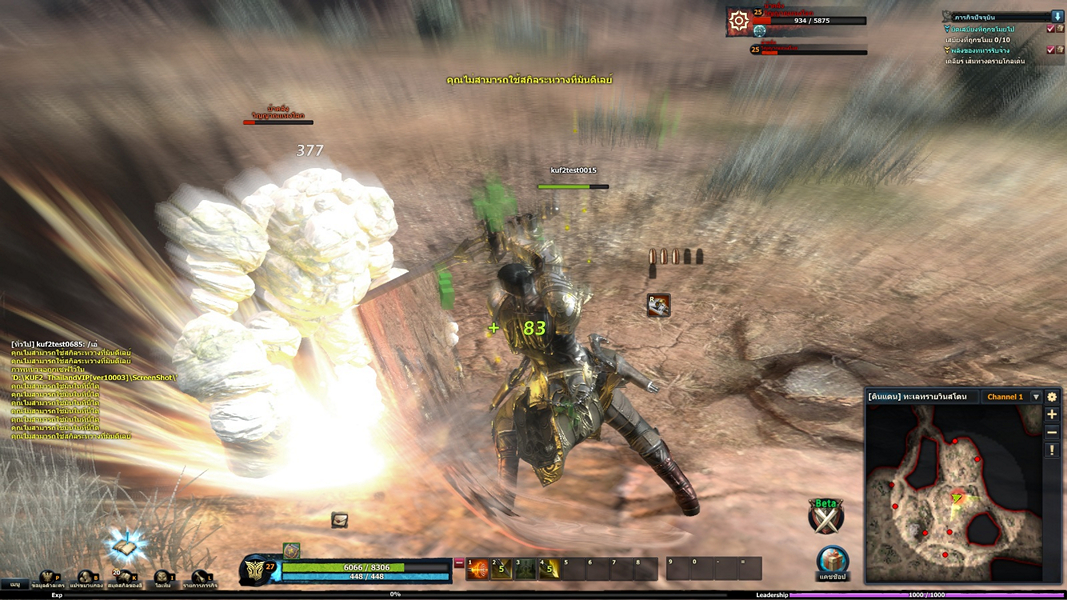Viewport: 1067px width, 600px height.
Task: Open the Beta crossed-swords icon
Action: (826, 516)
